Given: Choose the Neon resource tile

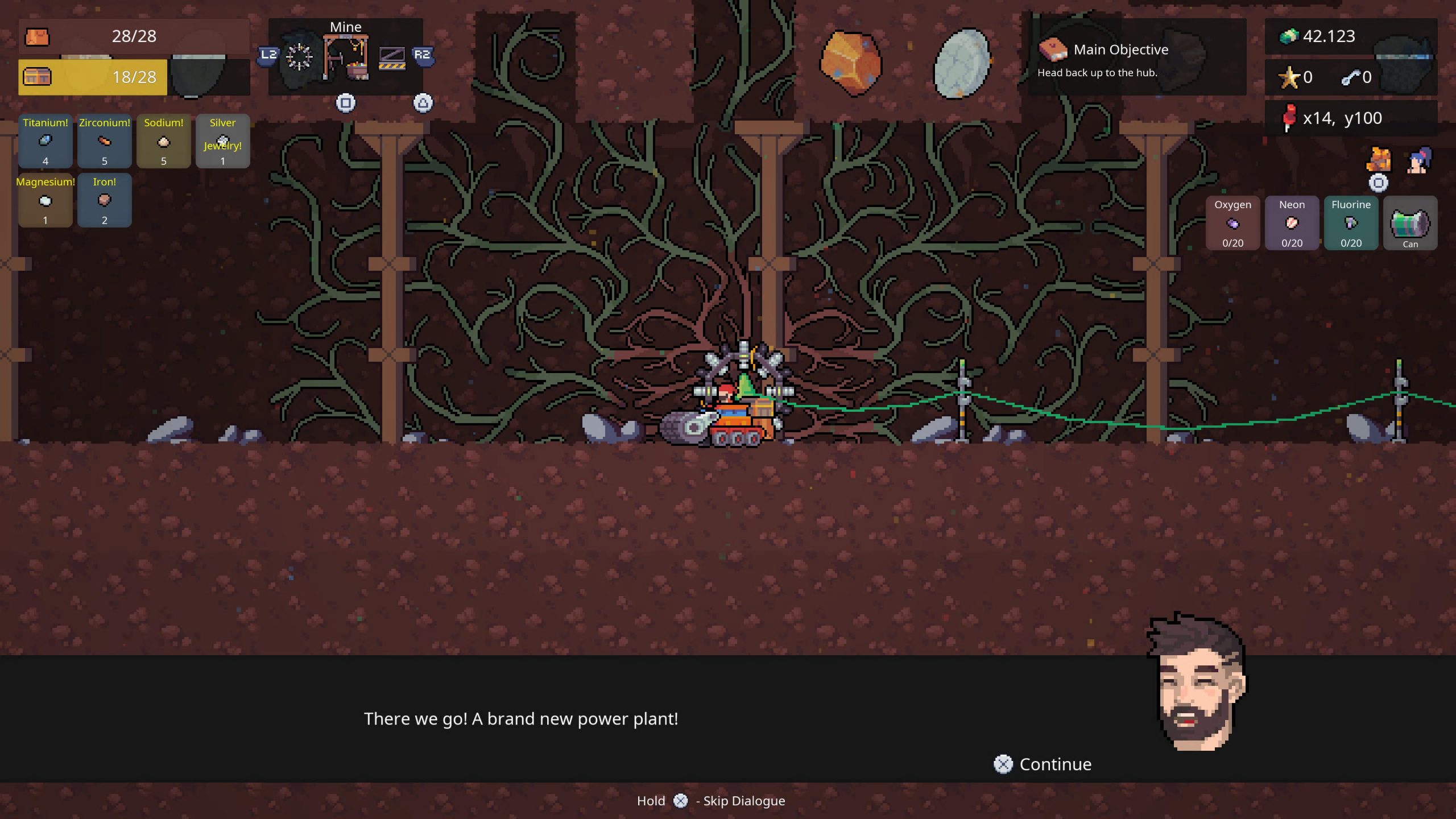Looking at the screenshot, I should [1292, 223].
